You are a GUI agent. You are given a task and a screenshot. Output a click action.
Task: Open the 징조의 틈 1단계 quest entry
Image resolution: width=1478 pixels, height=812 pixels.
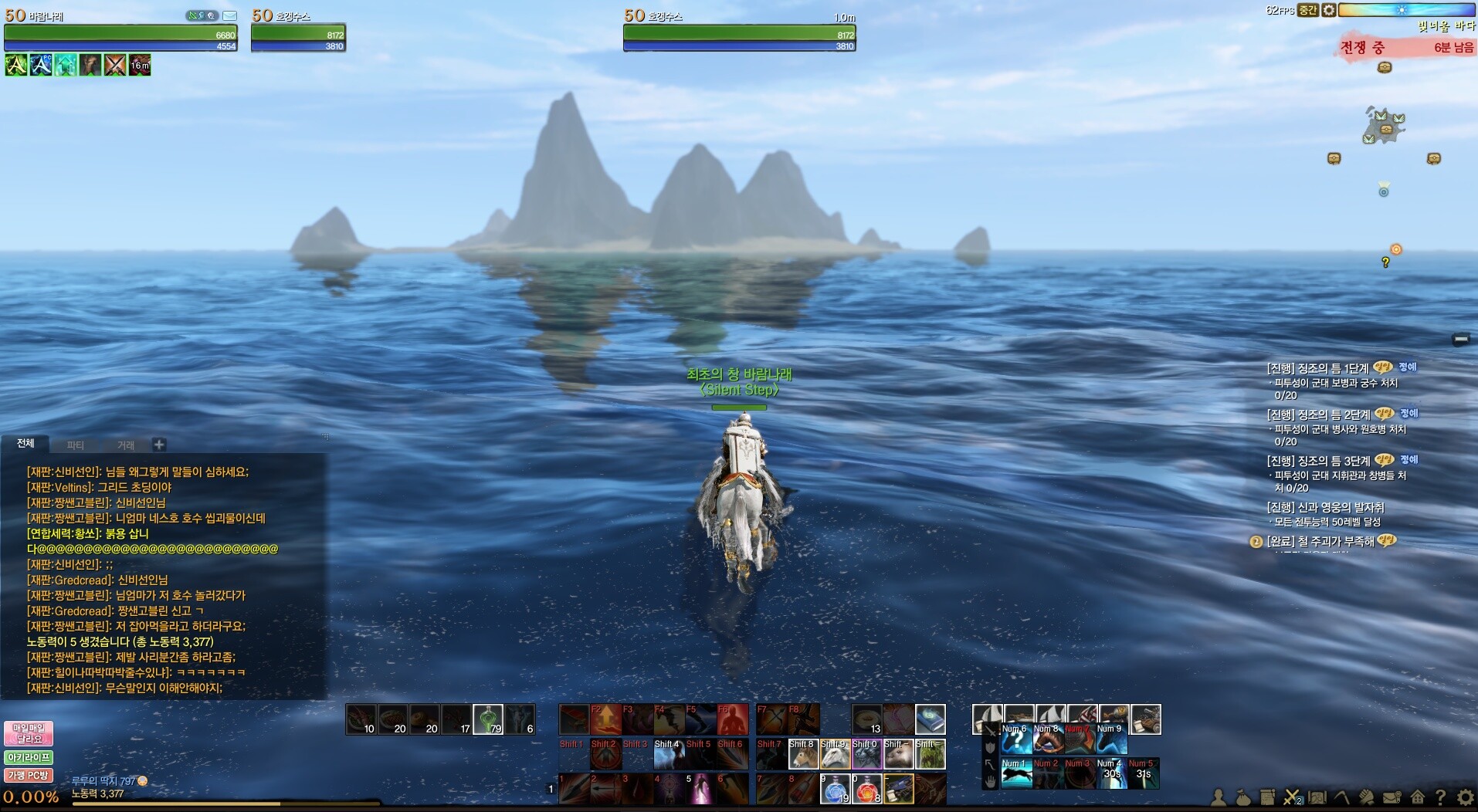click(x=1317, y=368)
